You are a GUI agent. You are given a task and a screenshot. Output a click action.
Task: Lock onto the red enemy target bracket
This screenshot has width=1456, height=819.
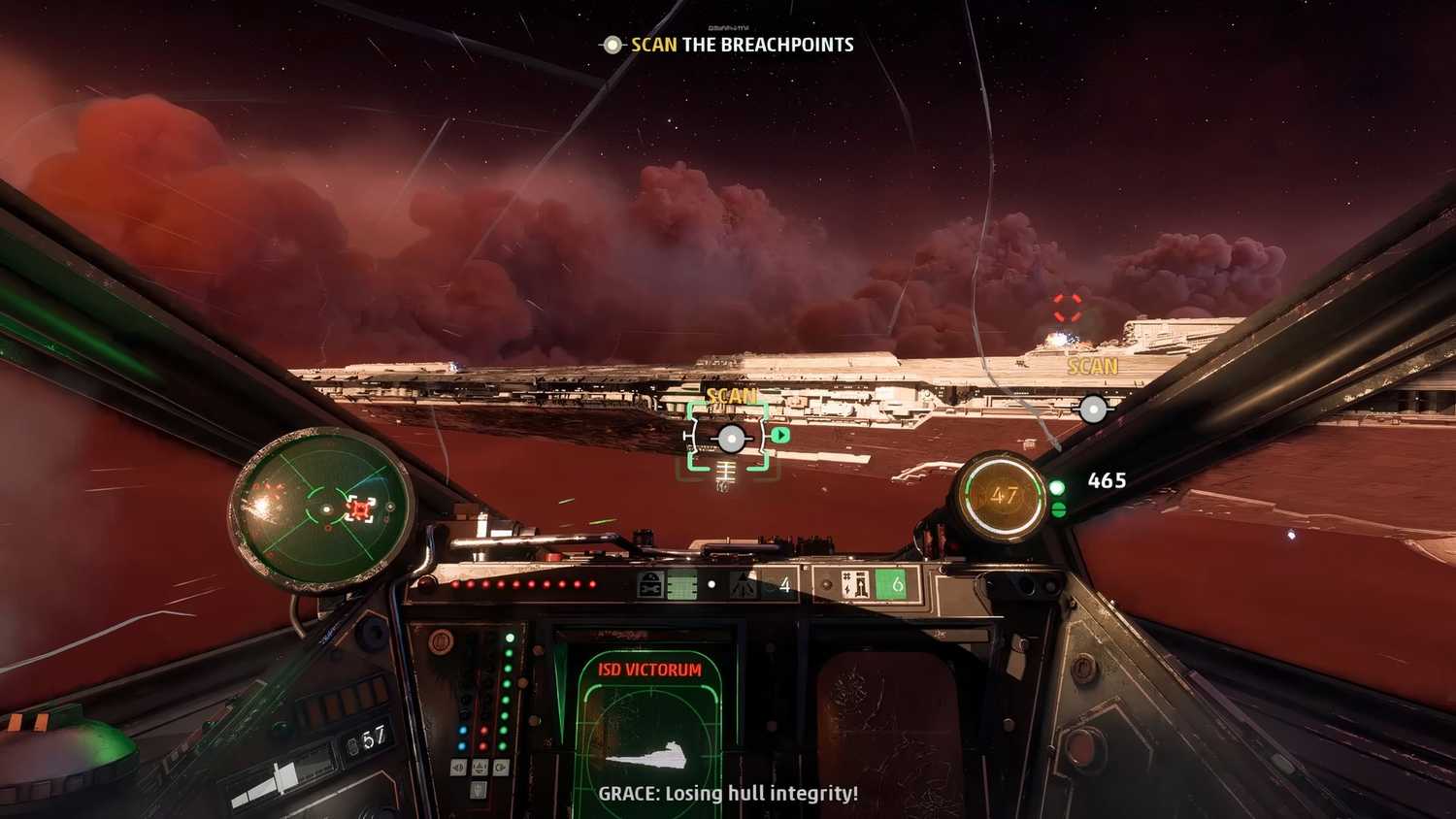pyautogui.click(x=1068, y=308)
